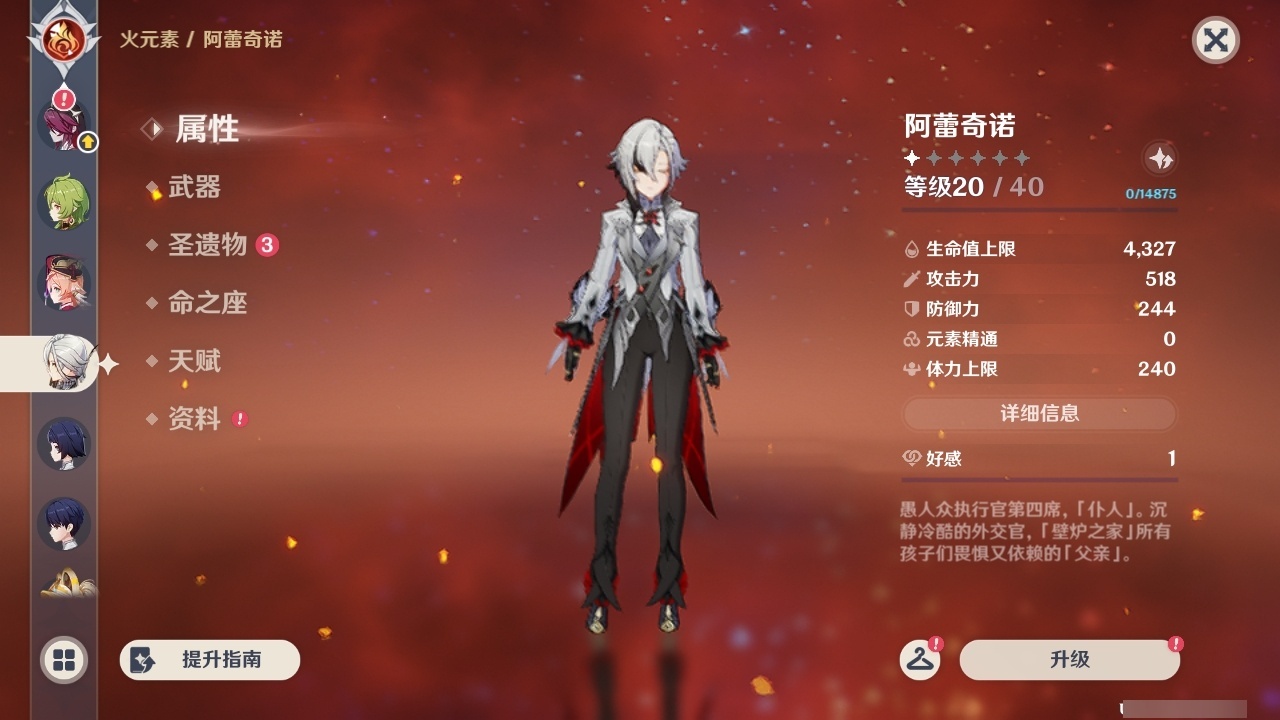Open the four-square grid menu icon
This screenshot has height=720, width=1280.
(62, 661)
